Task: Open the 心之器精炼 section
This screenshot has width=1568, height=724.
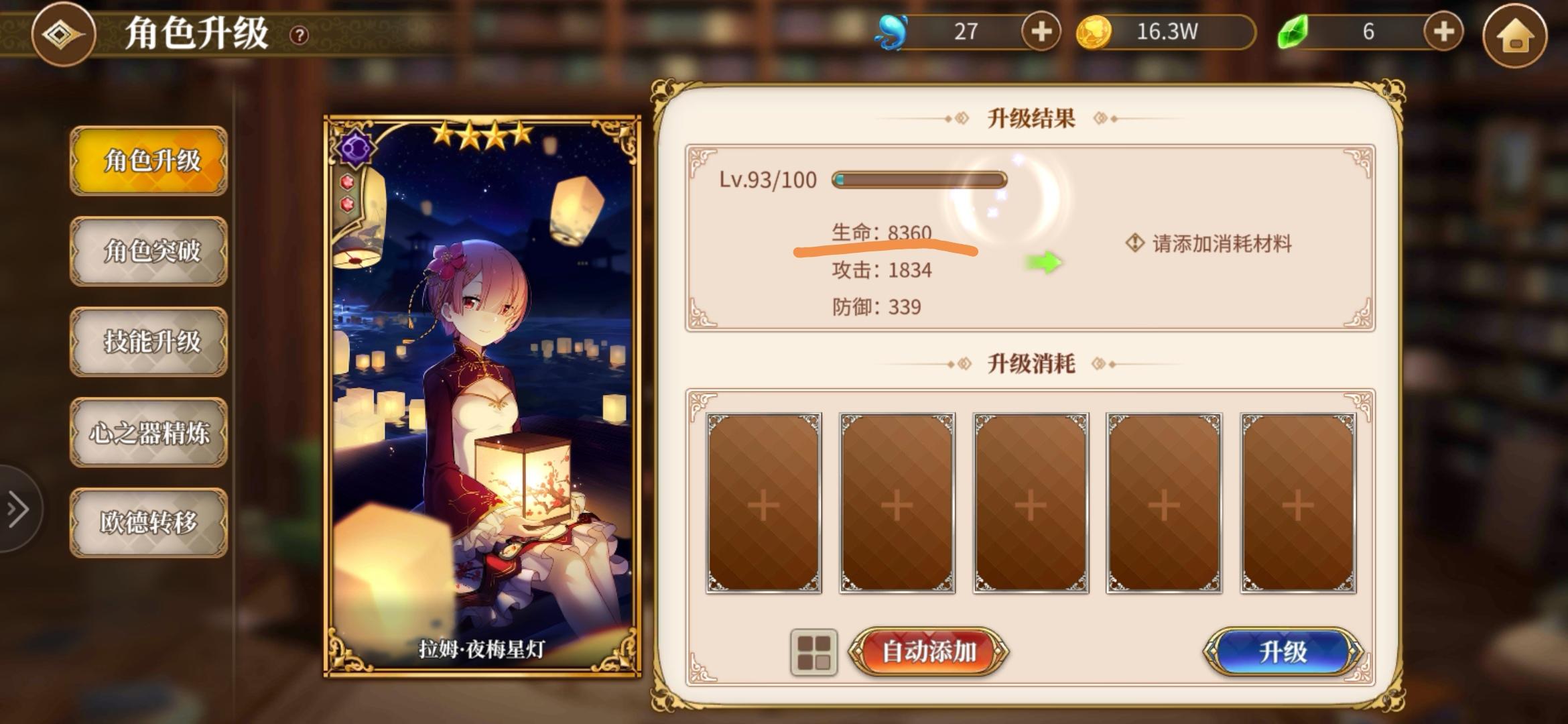Action: point(149,432)
